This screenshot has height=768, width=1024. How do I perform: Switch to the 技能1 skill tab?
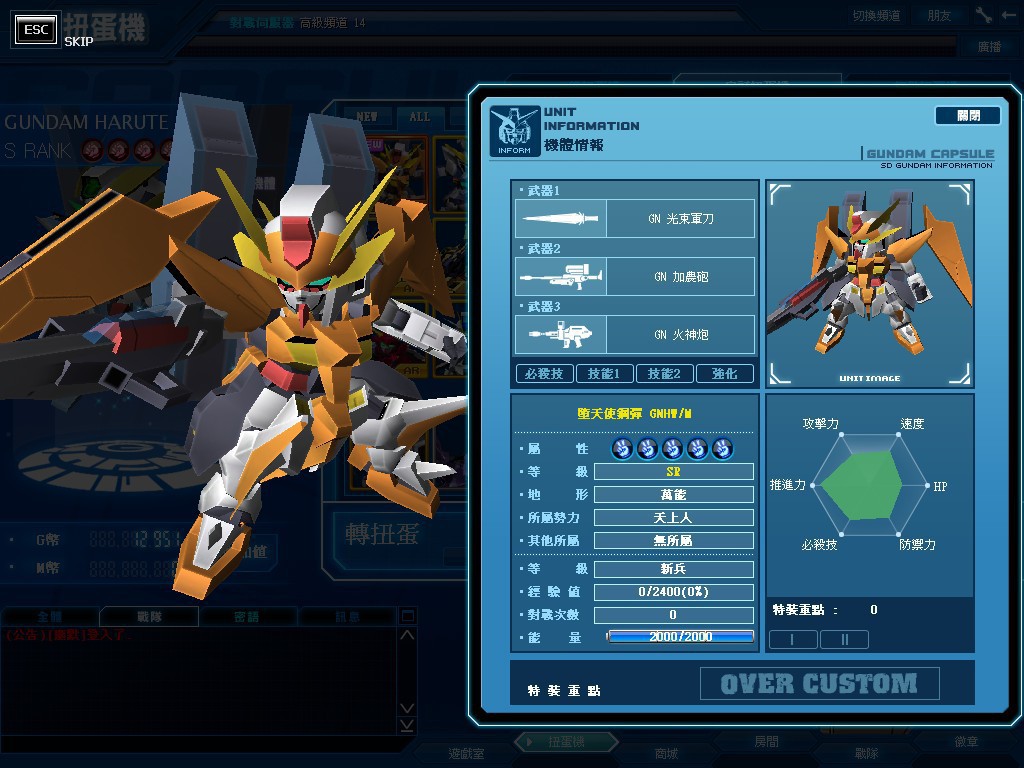pos(604,374)
